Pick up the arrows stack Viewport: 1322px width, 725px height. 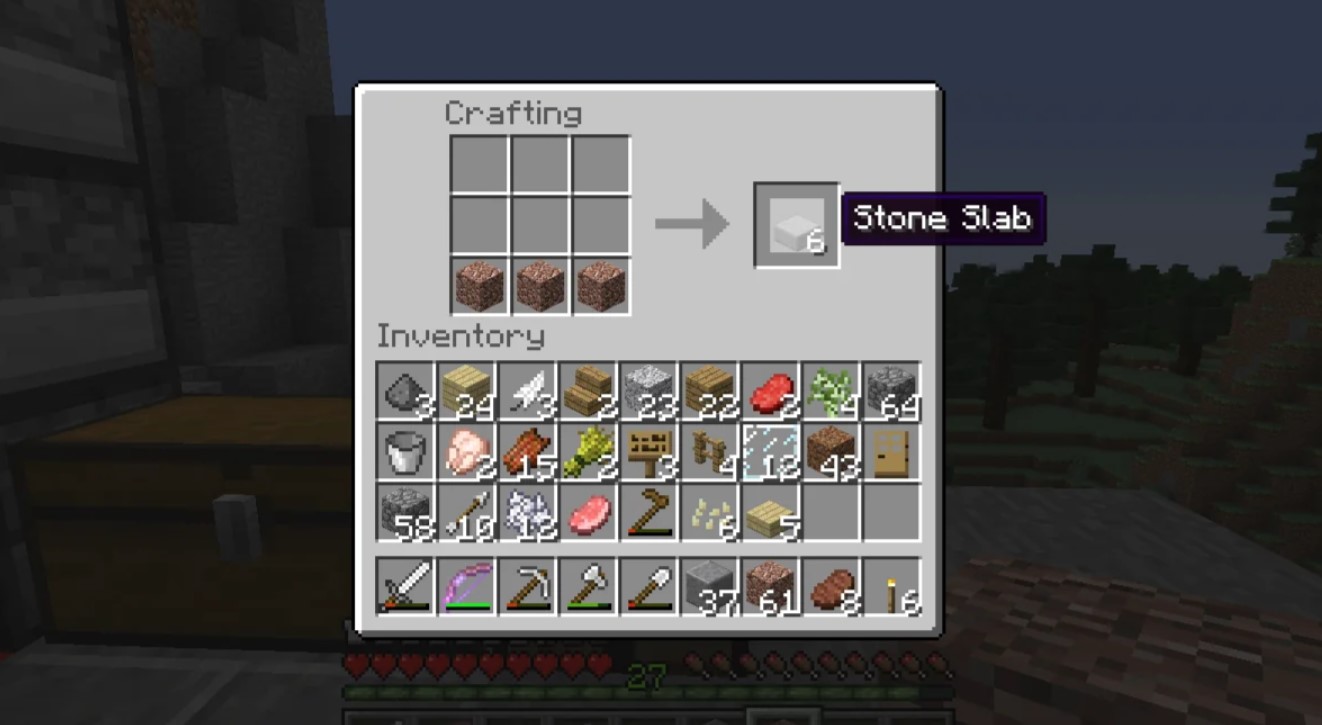click(467, 513)
